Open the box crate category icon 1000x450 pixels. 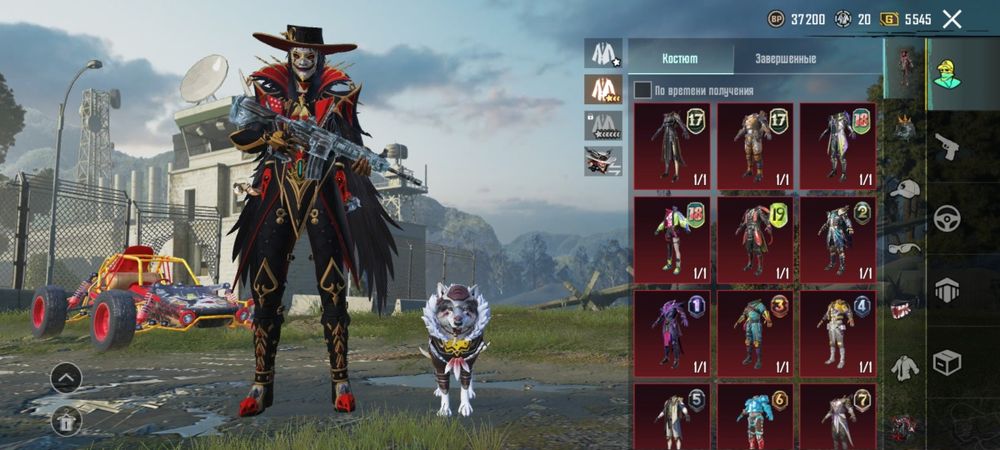[946, 362]
